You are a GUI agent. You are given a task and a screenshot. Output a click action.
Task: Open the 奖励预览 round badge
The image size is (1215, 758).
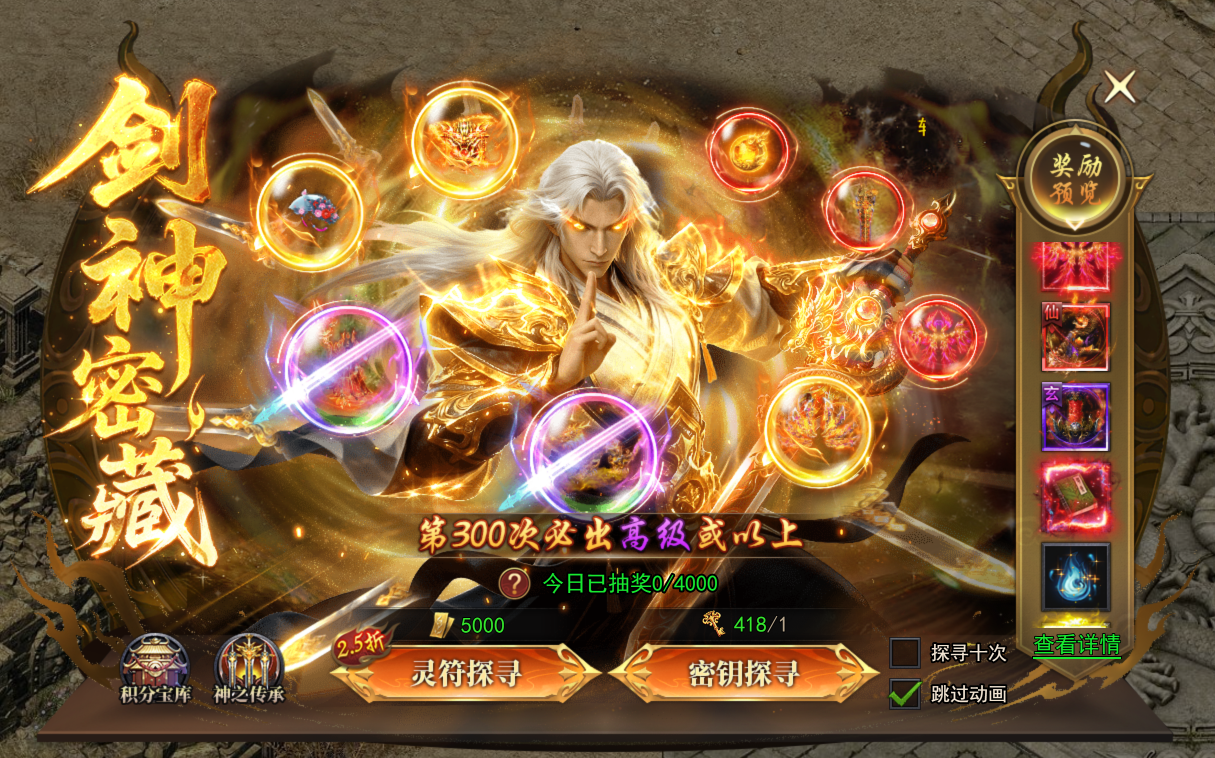click(1076, 178)
